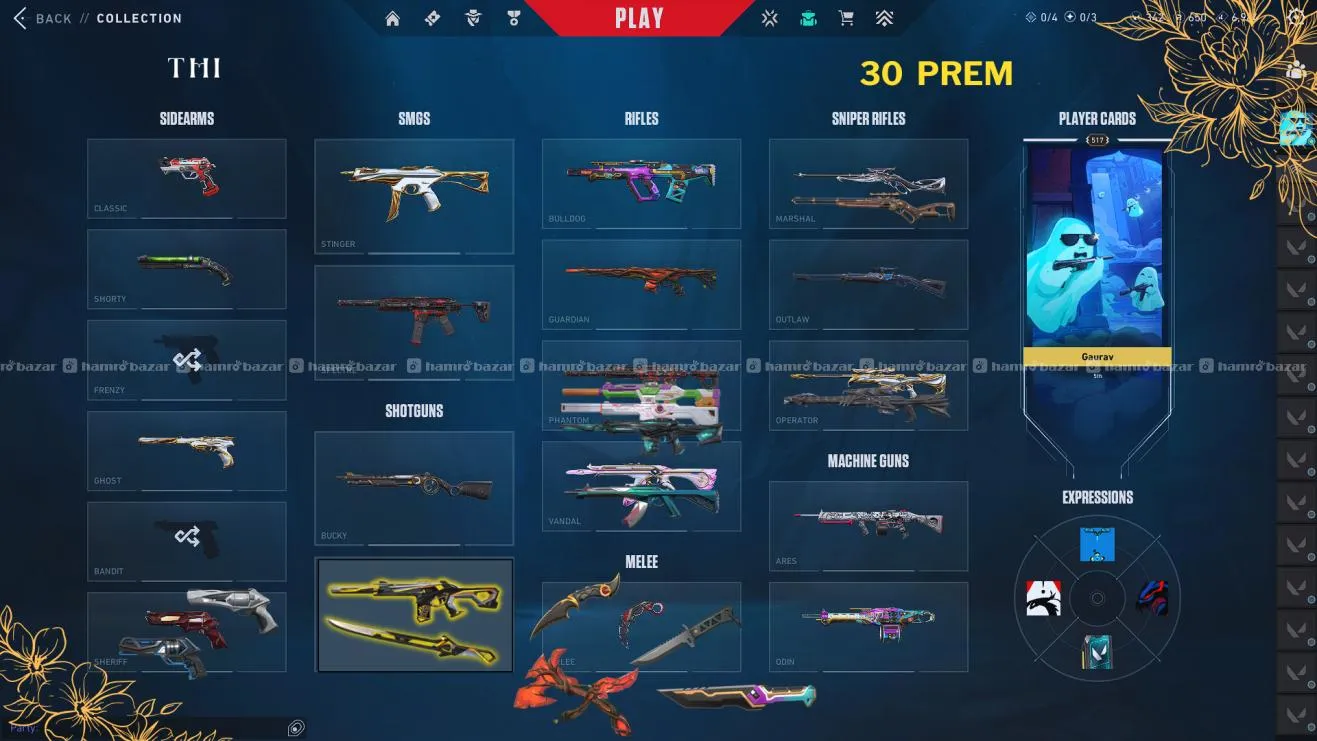1317x741 pixels.
Task: Open the Operator sniper slot
Action: pos(868,385)
